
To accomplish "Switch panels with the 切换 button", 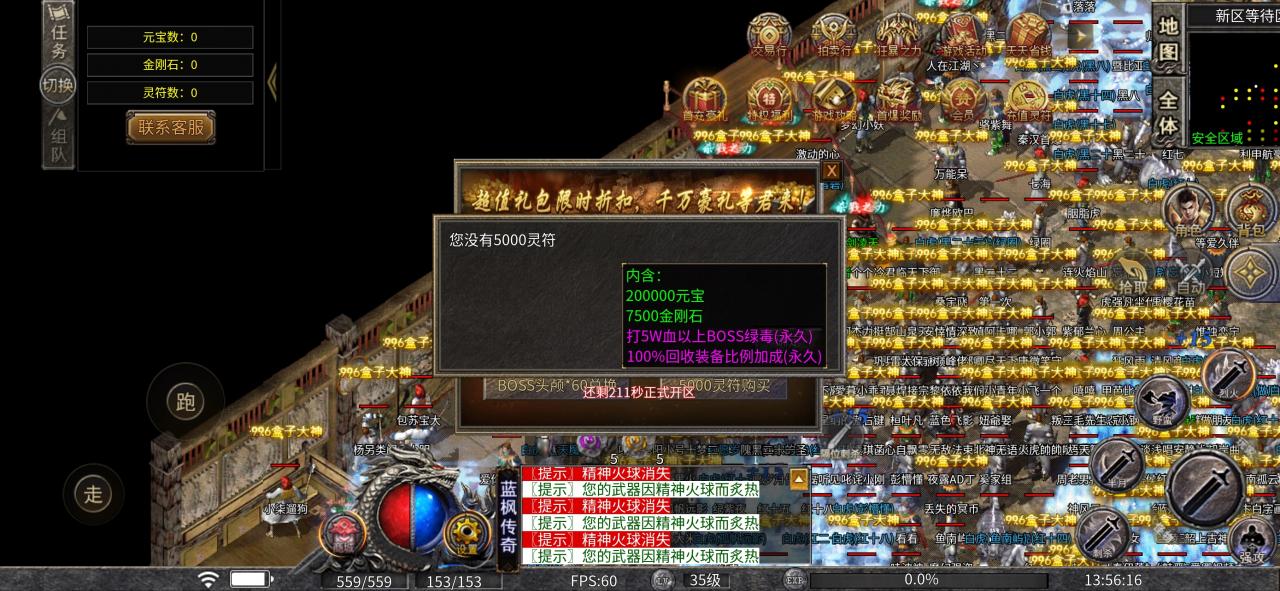I will tap(58, 85).
